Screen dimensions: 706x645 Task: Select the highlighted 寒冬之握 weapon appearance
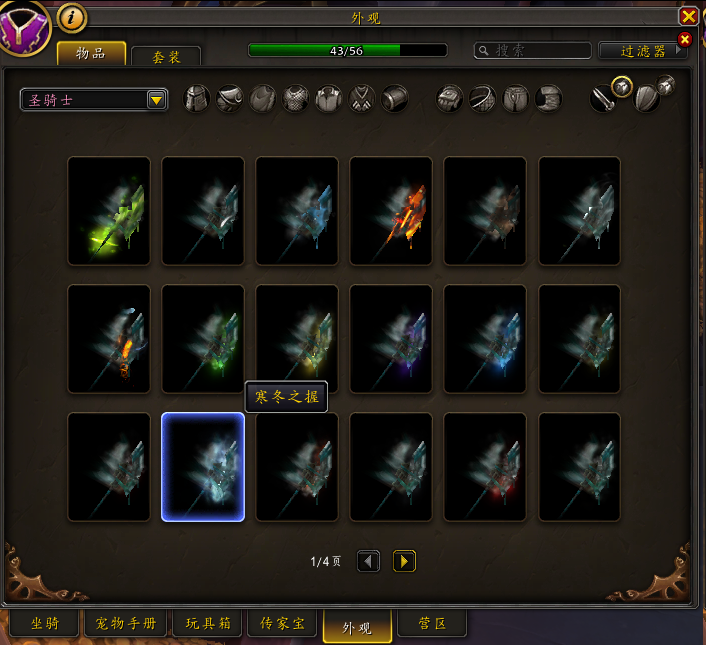click(x=203, y=467)
